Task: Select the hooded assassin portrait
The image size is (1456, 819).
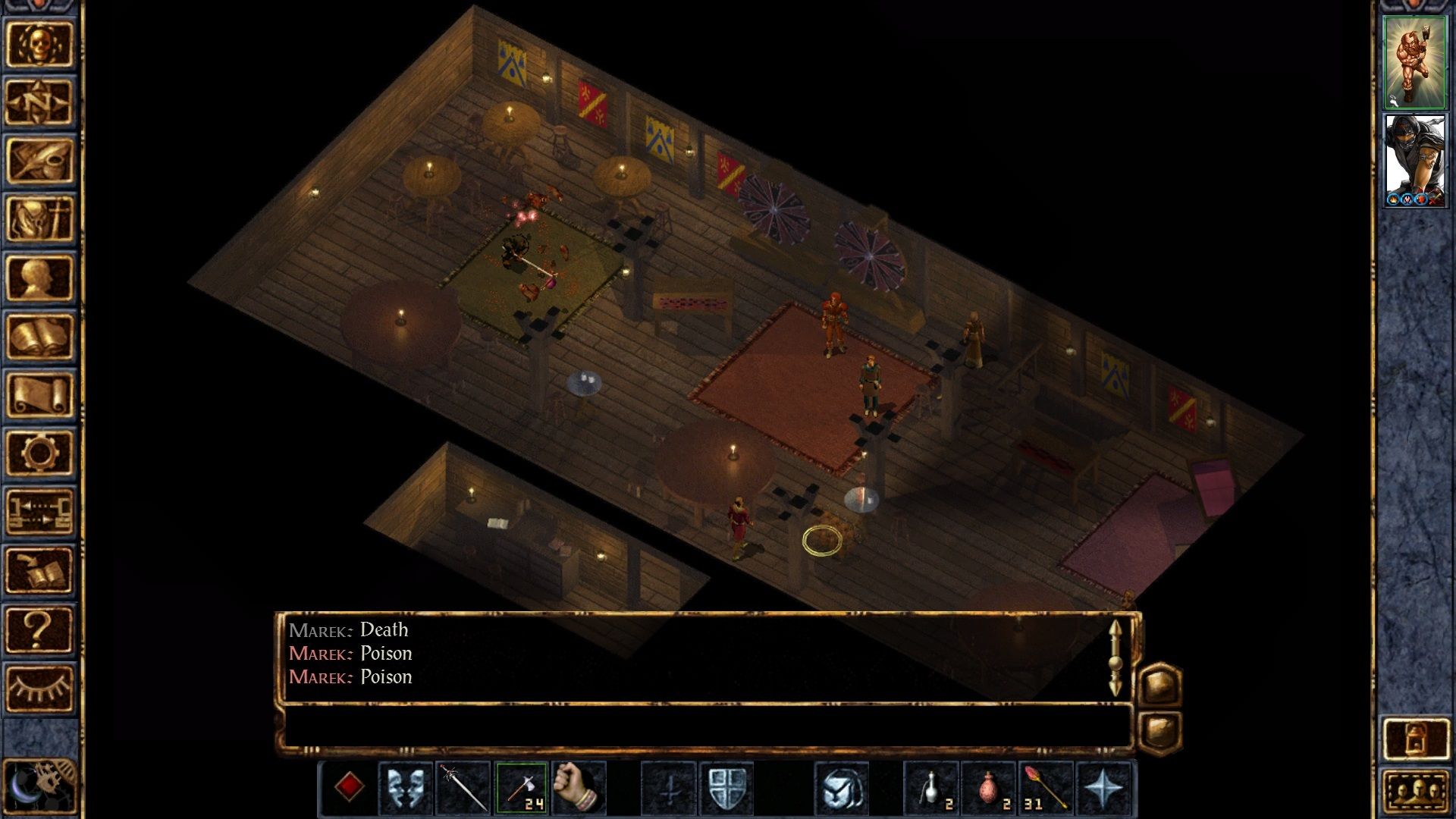Action: pyautogui.click(x=1414, y=160)
